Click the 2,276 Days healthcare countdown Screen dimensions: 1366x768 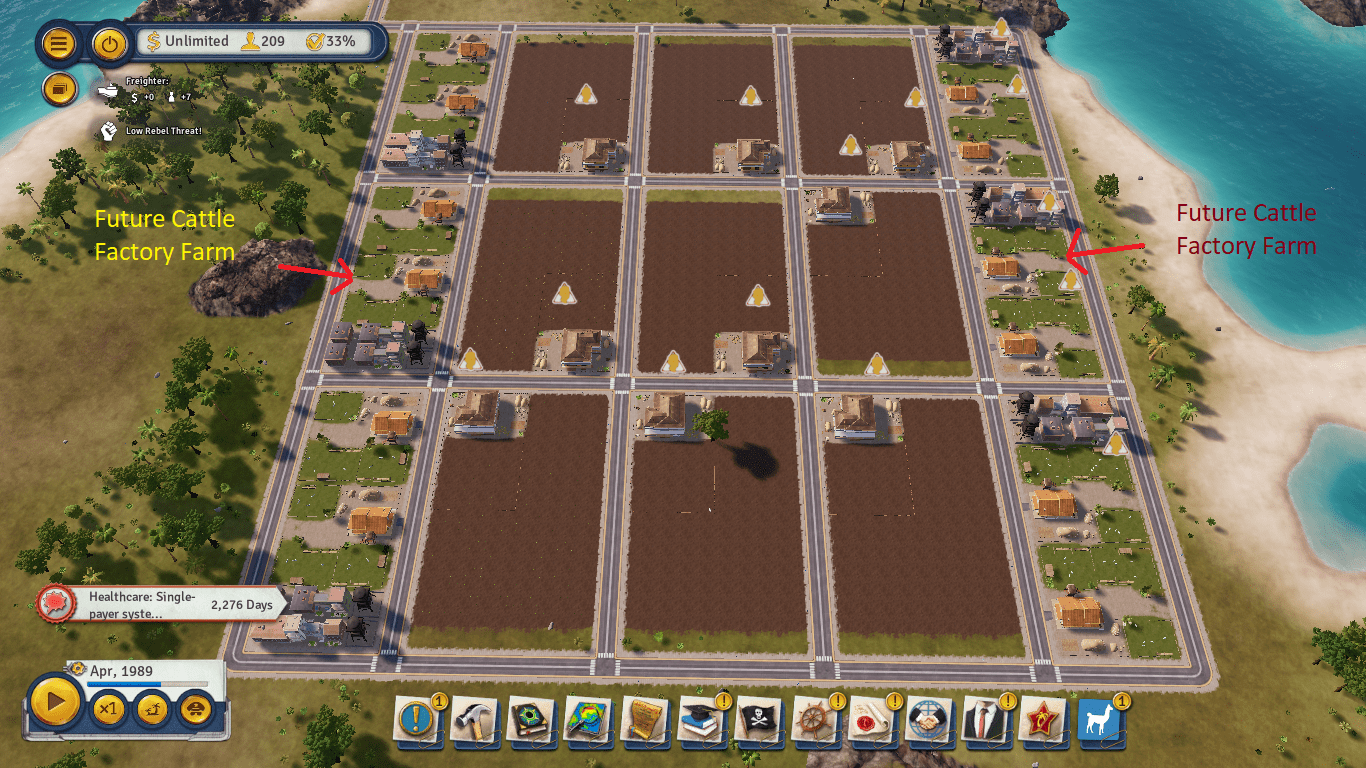pyautogui.click(x=240, y=604)
